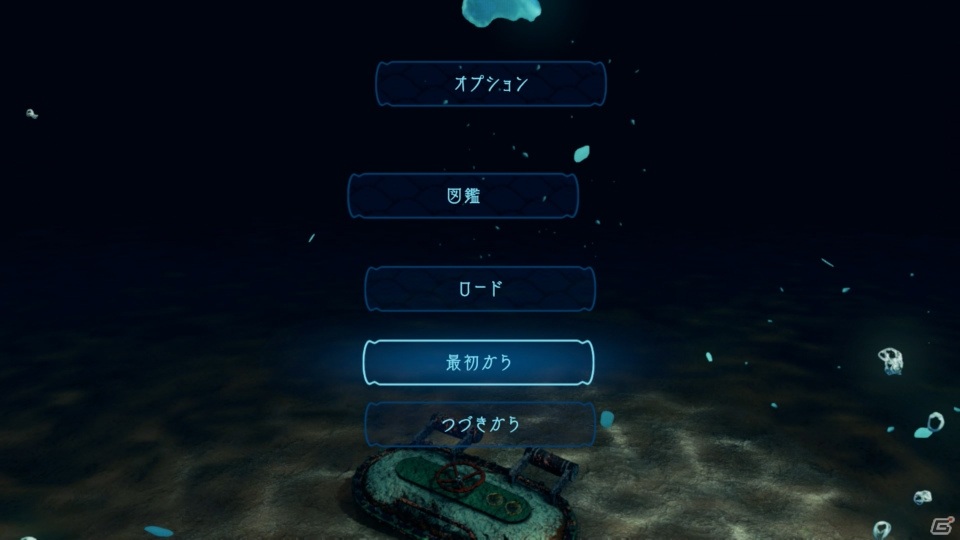Viewport: 960px width, 540px height.
Task: Choose ロード to load a save
Action: point(479,289)
